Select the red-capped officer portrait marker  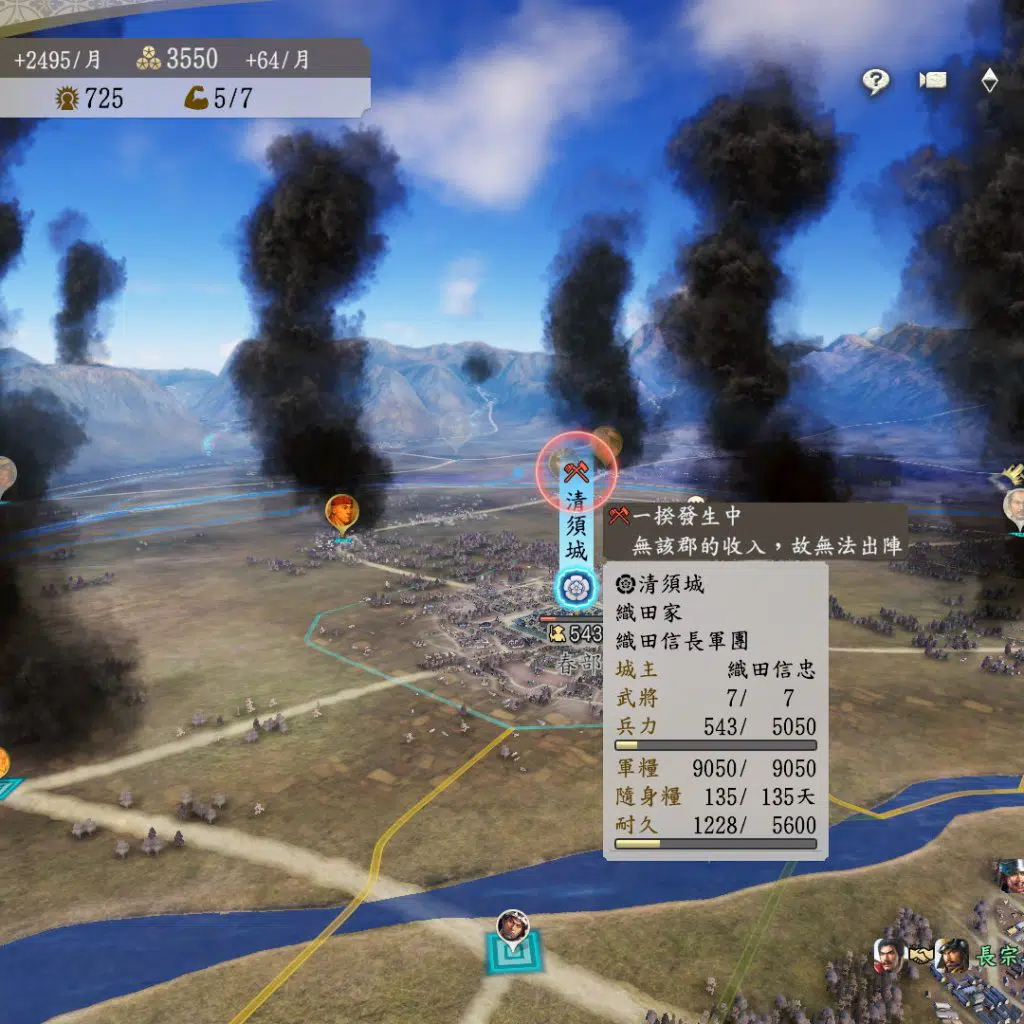pyautogui.click(x=342, y=513)
